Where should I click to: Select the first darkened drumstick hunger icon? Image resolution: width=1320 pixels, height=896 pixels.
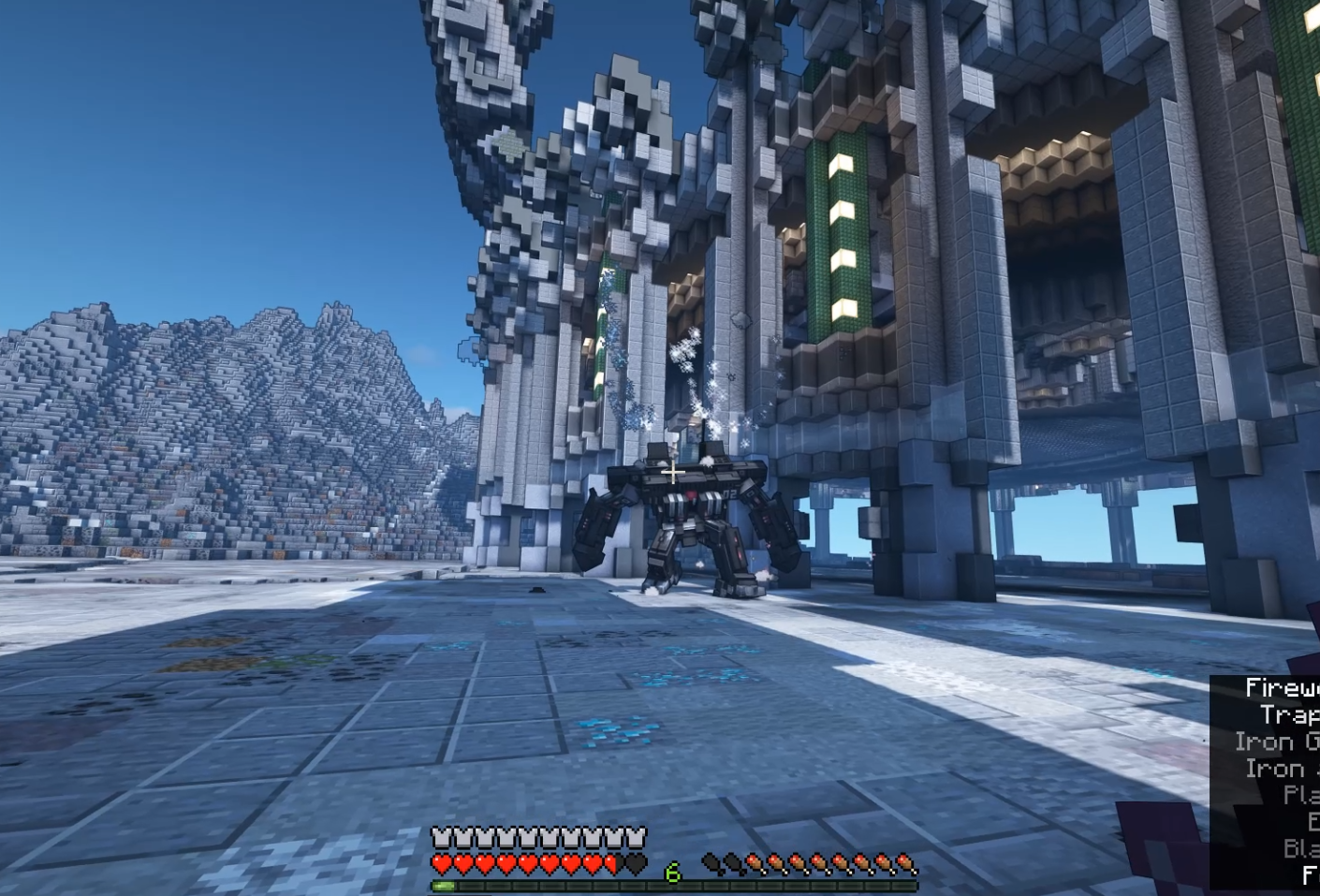[711, 863]
